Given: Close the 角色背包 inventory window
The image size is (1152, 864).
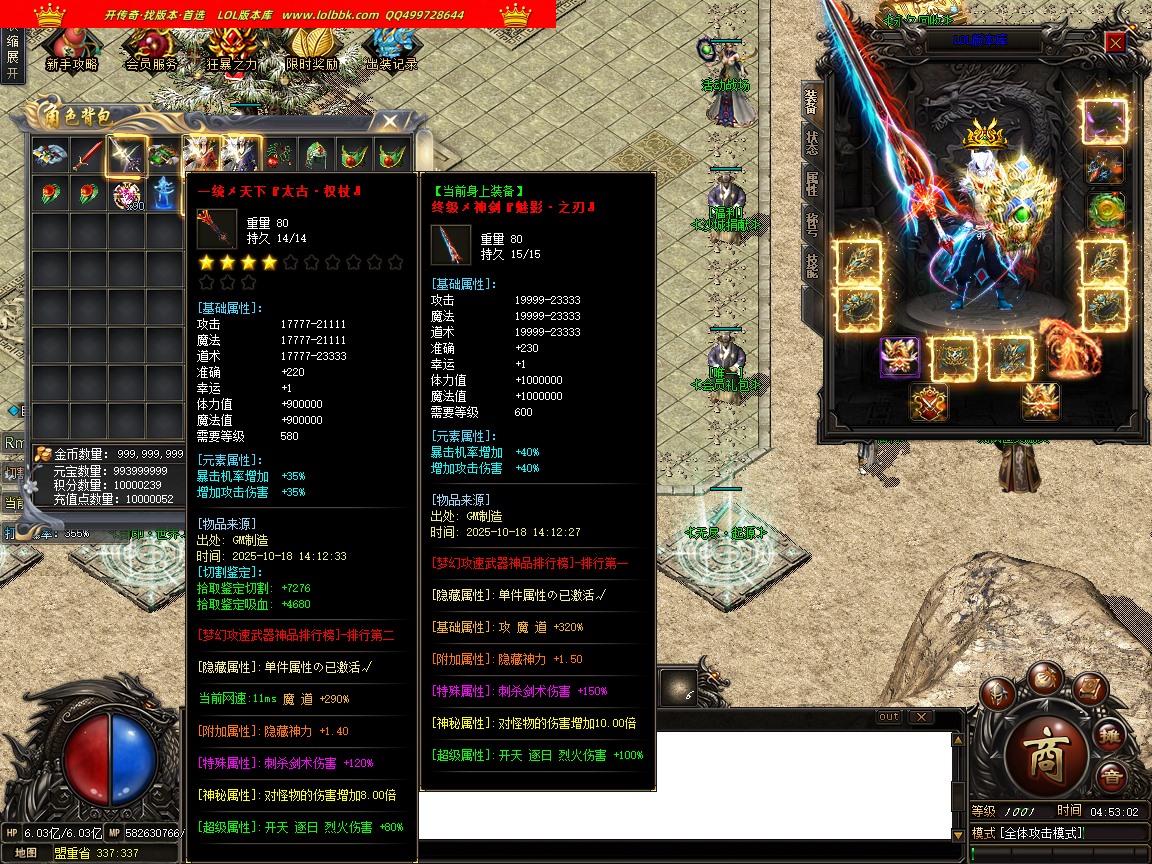Looking at the screenshot, I should tap(390, 121).
